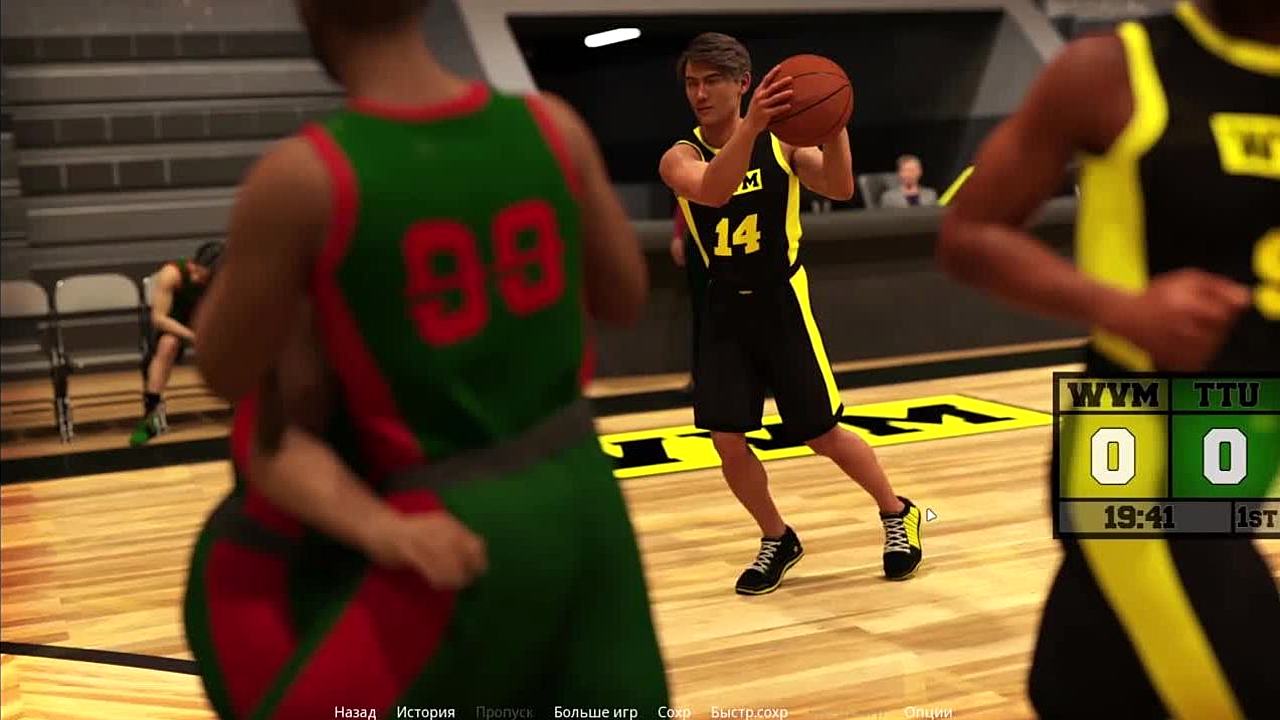This screenshot has width=1280, height=720.
Task: Click Быстр.сохр to quick save
Action: pyautogui.click(x=749, y=712)
